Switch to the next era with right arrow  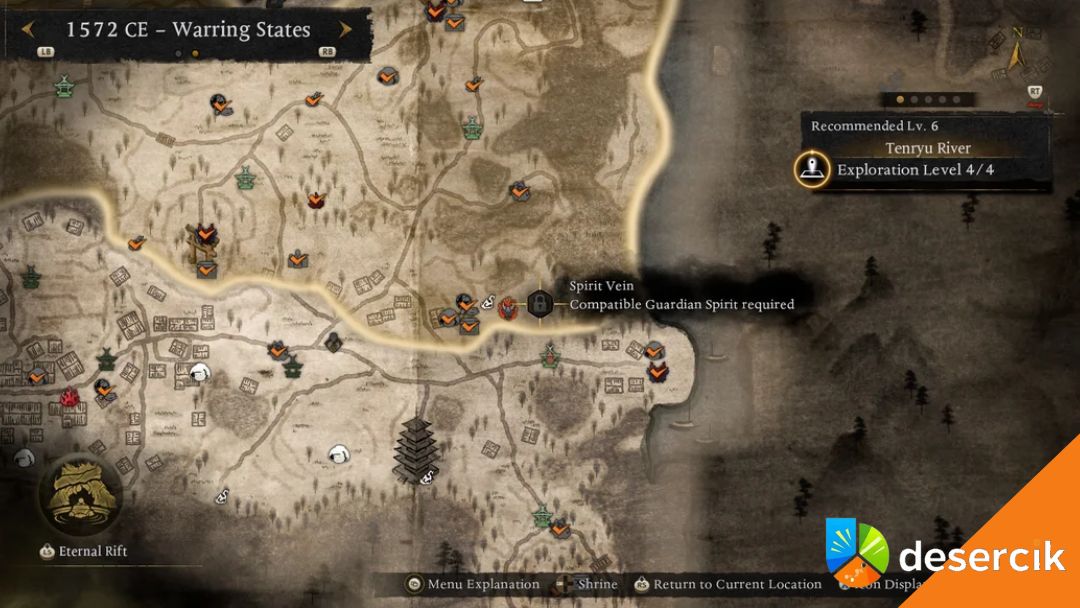[345, 29]
